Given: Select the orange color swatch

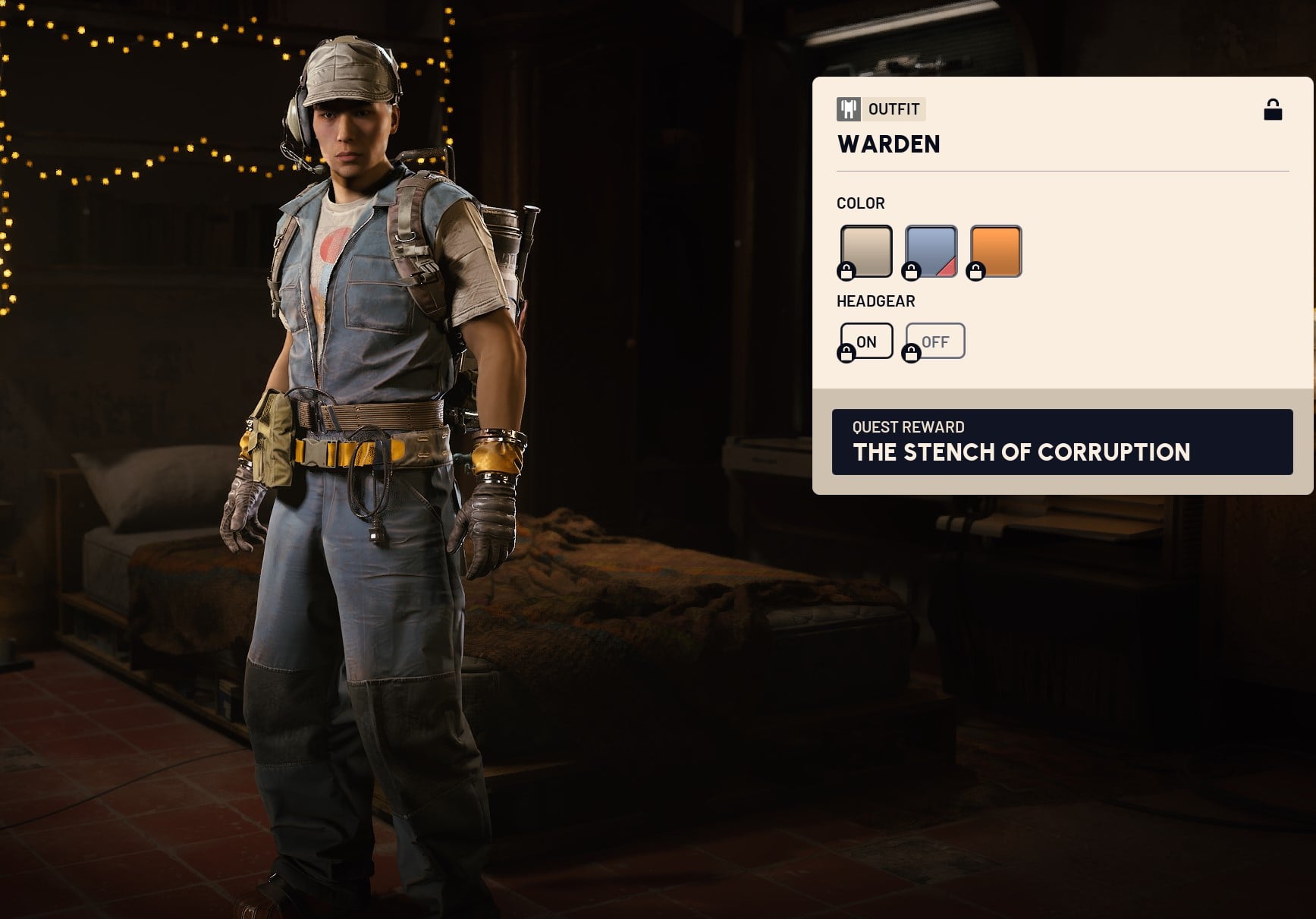Looking at the screenshot, I should pyautogui.click(x=994, y=250).
